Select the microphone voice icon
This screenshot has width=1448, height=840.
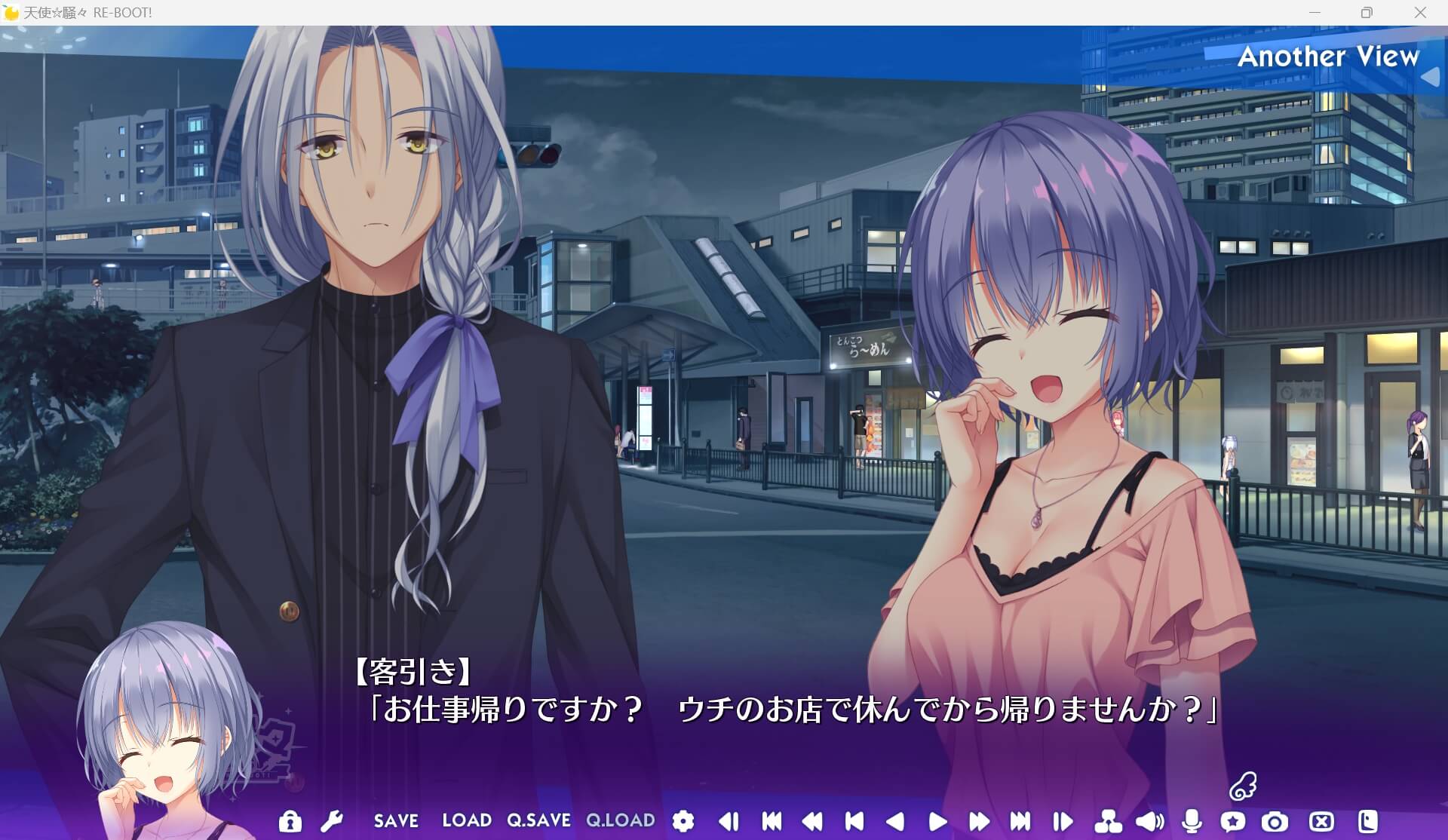point(1193,821)
